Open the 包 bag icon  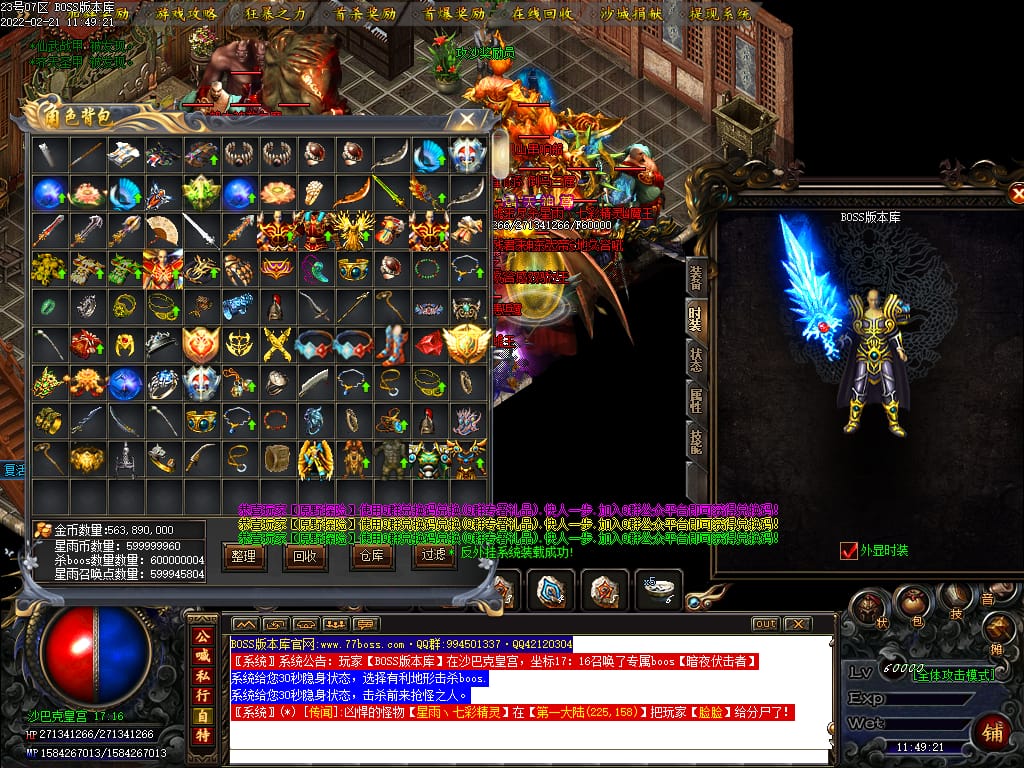tap(911, 602)
